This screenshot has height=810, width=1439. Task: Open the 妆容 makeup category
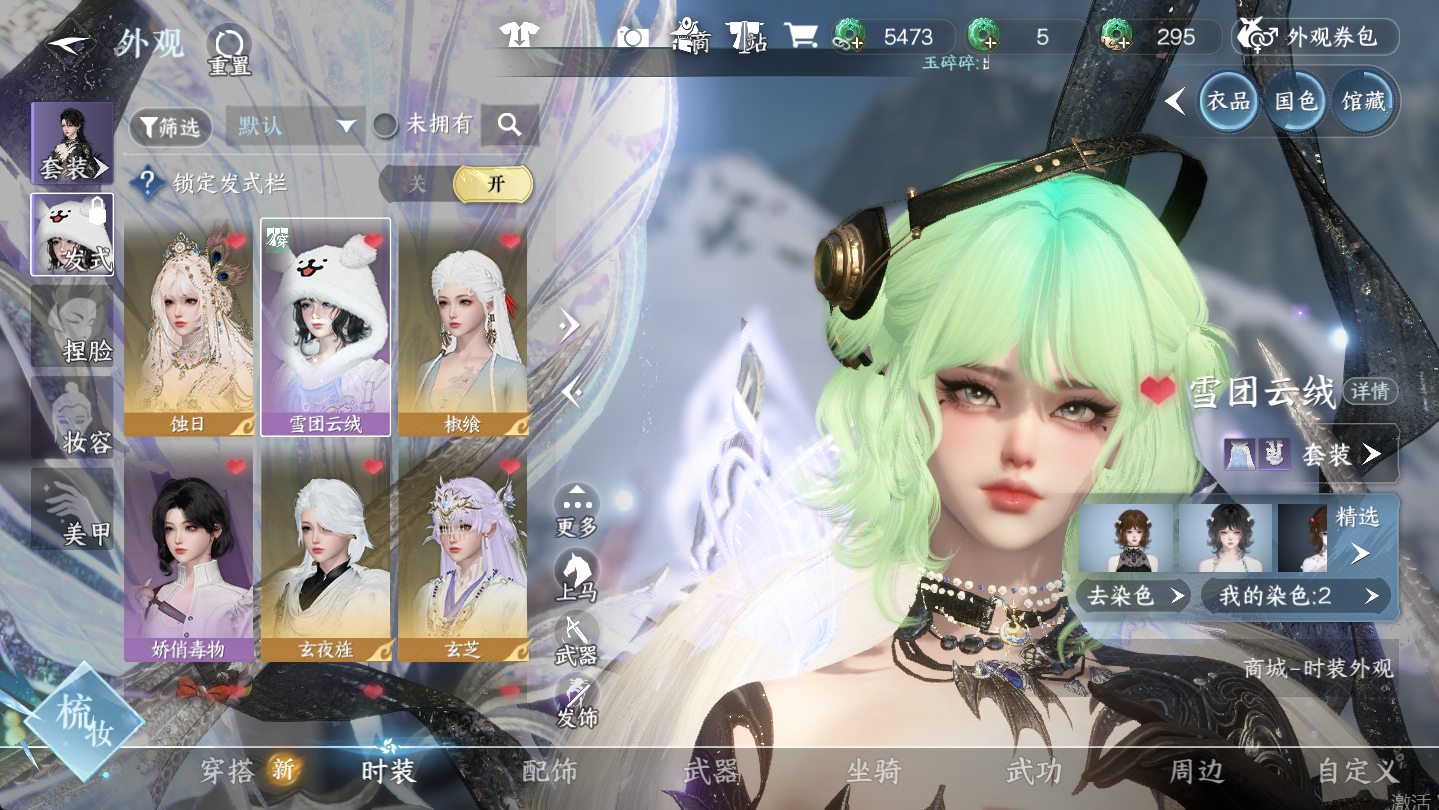pos(72,418)
